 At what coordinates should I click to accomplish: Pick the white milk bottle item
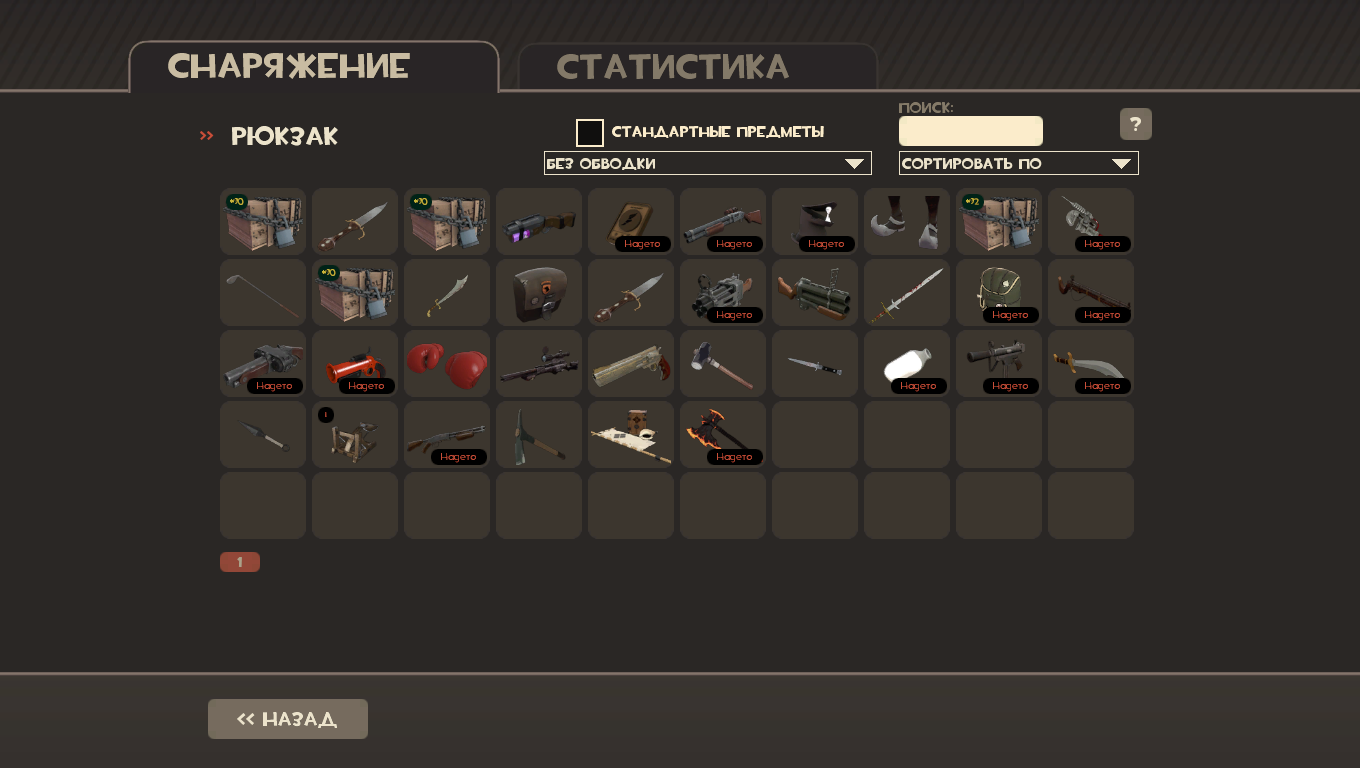(x=907, y=364)
